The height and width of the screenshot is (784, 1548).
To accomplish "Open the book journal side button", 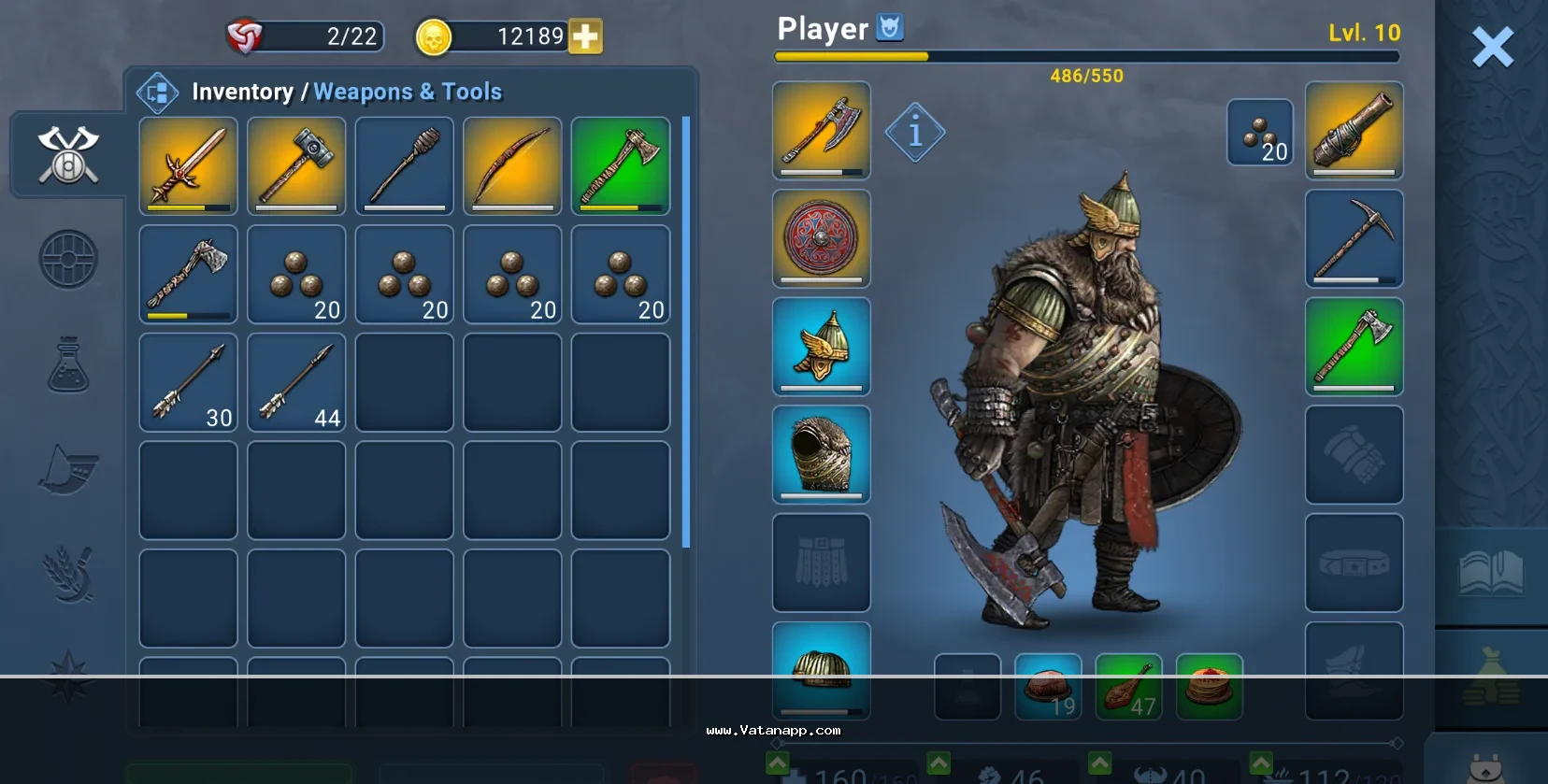I will pyautogui.click(x=1491, y=573).
